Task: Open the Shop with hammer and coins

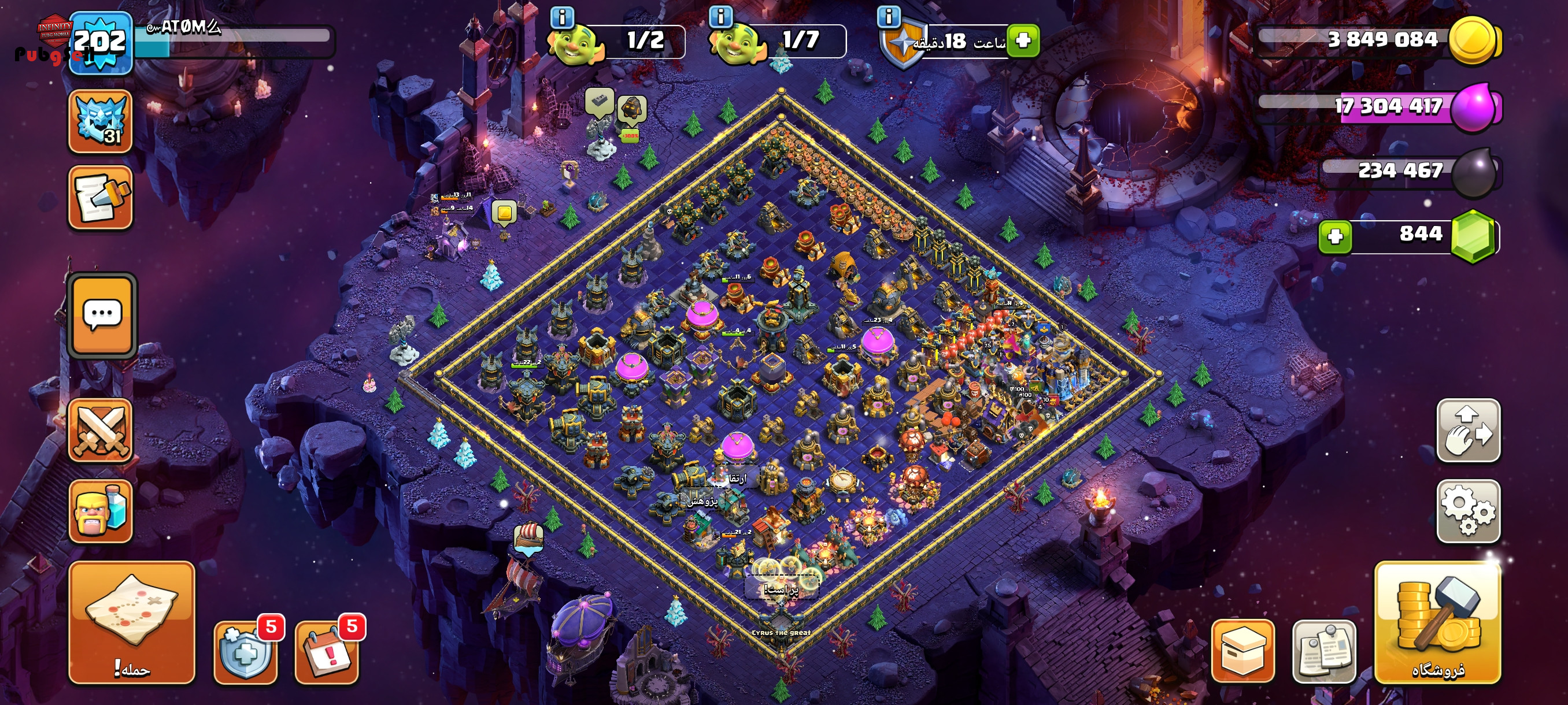Action: click(x=1437, y=622)
